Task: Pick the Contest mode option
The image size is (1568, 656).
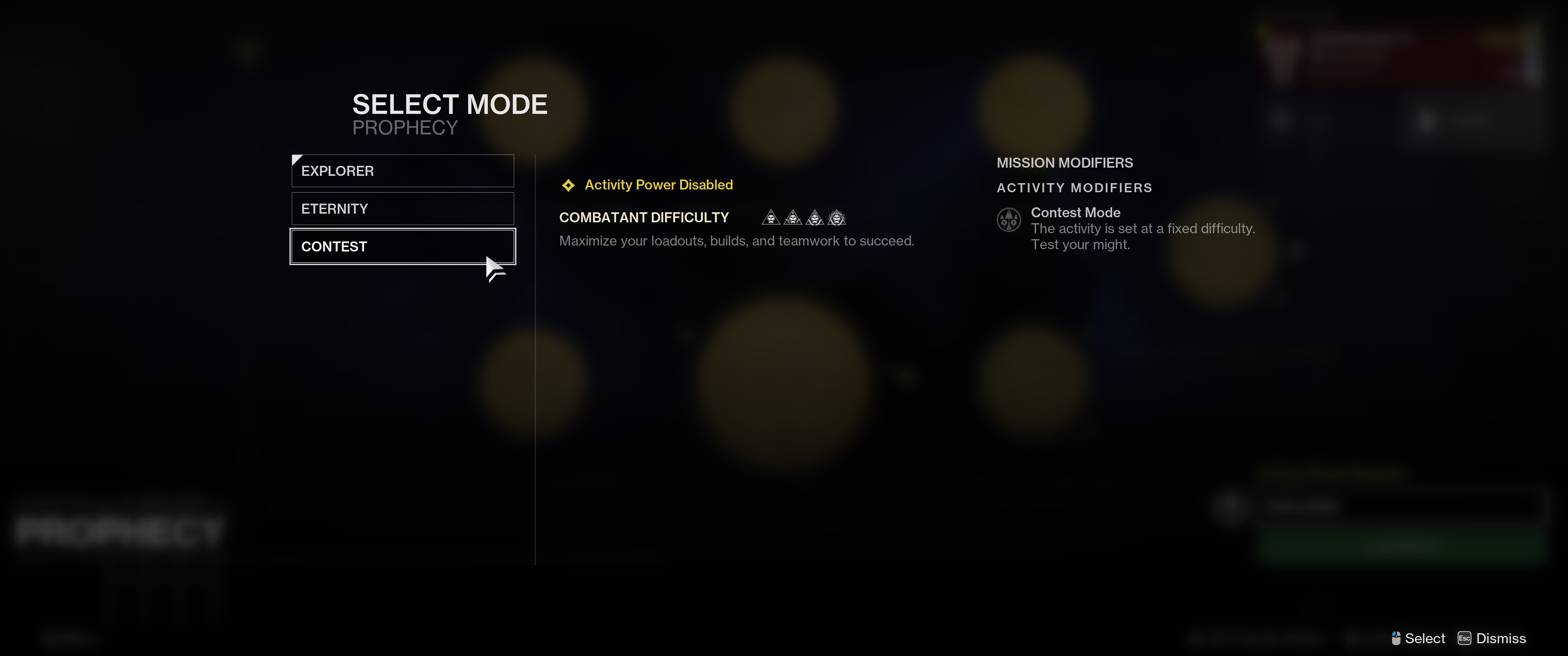Action: [402, 246]
